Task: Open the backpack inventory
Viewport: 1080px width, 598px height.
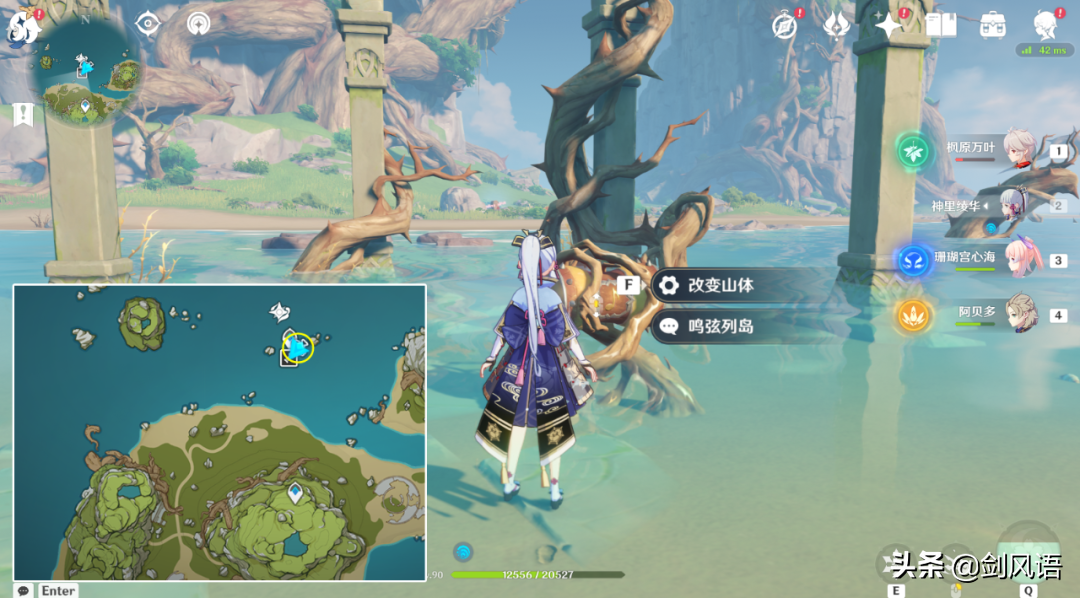Action: click(x=993, y=25)
